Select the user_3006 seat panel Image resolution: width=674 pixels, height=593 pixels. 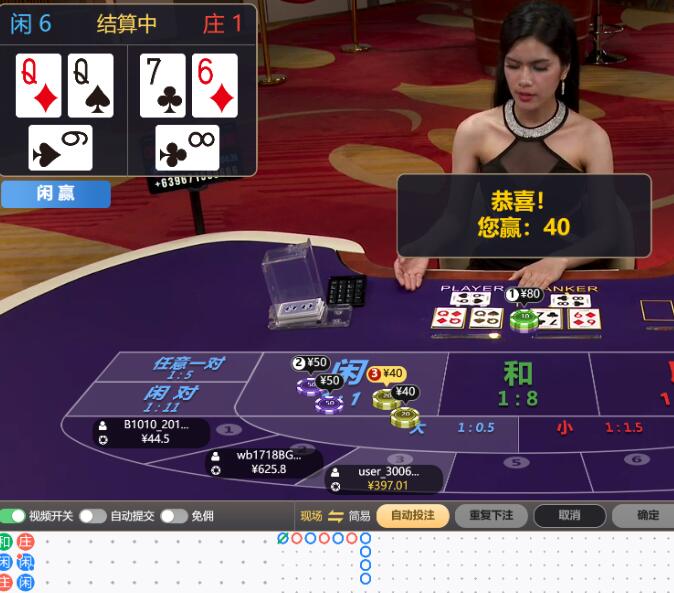click(x=384, y=478)
